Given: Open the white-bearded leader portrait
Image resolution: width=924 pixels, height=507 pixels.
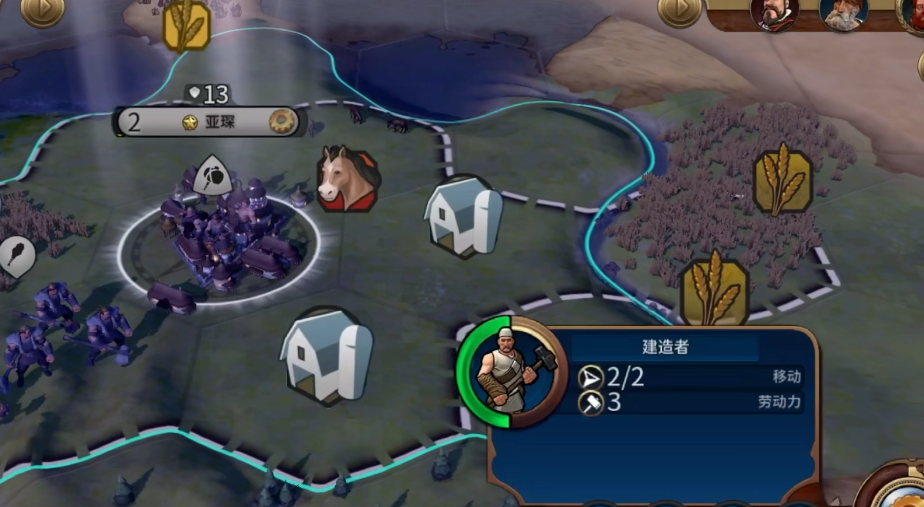Looking at the screenshot, I should (x=842, y=12).
